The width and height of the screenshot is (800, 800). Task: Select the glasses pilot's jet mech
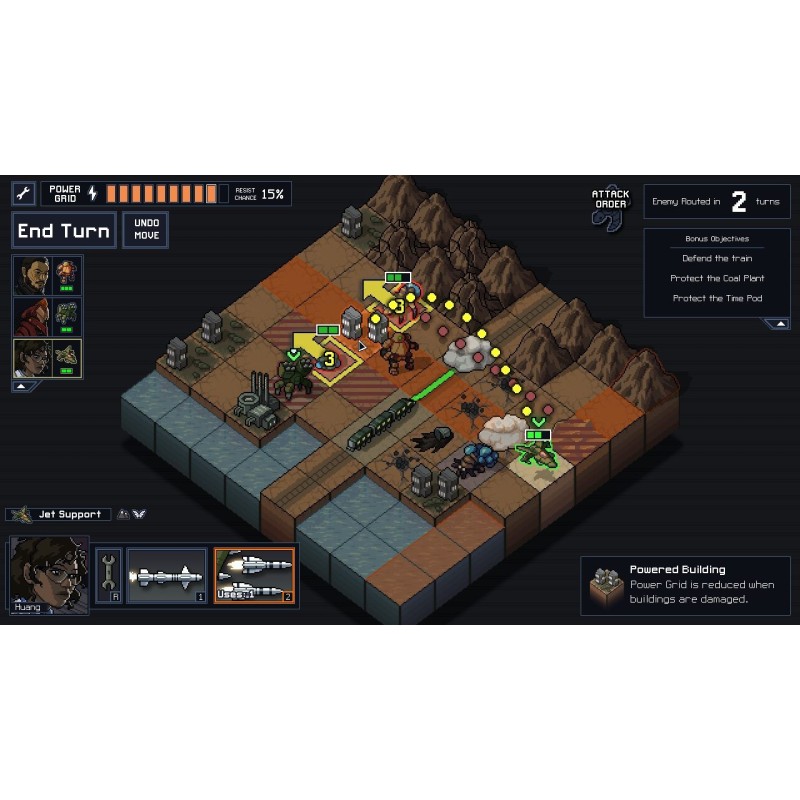pos(47,358)
